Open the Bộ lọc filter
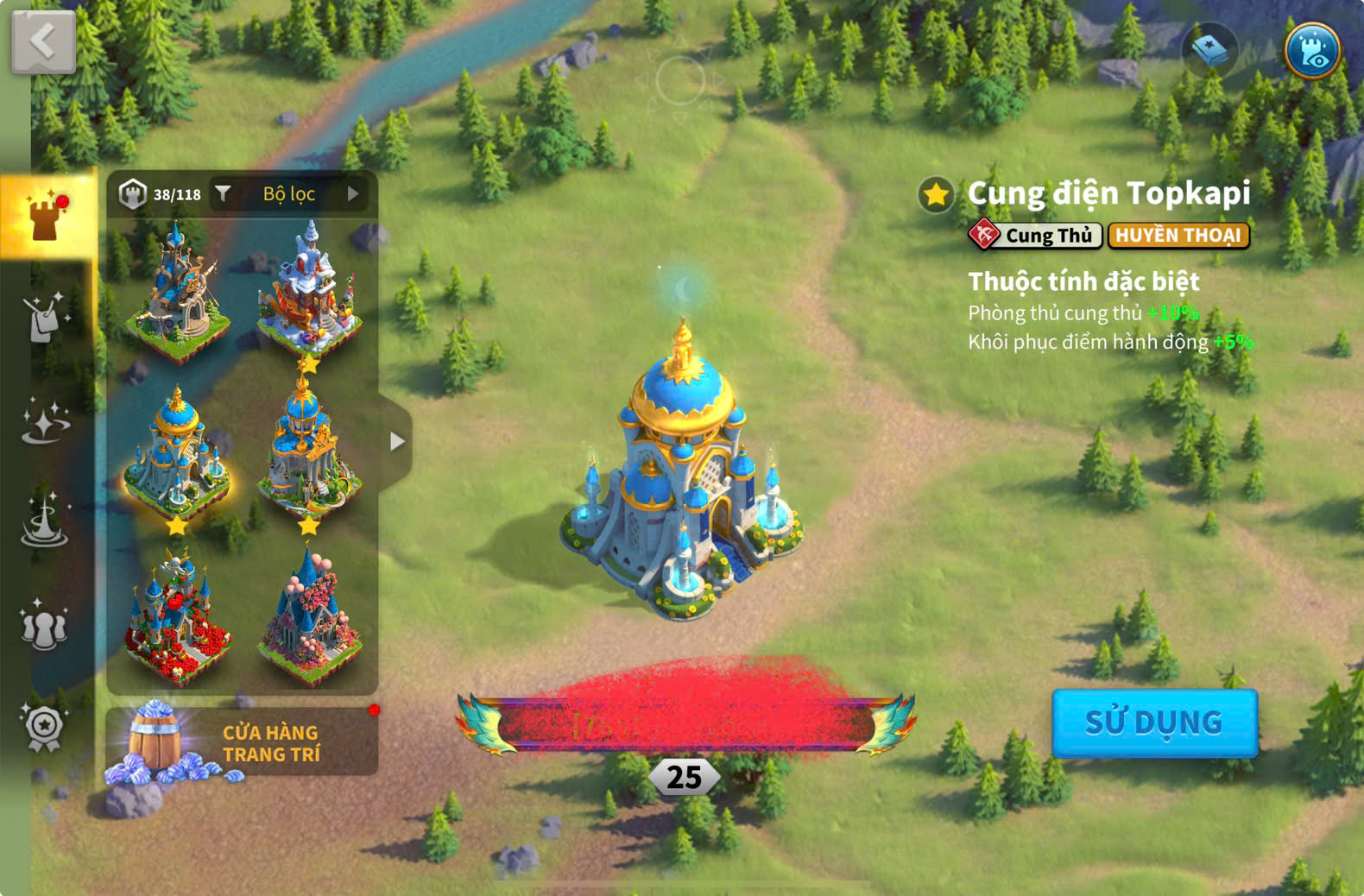The height and width of the screenshot is (896, 1364). coord(289,194)
